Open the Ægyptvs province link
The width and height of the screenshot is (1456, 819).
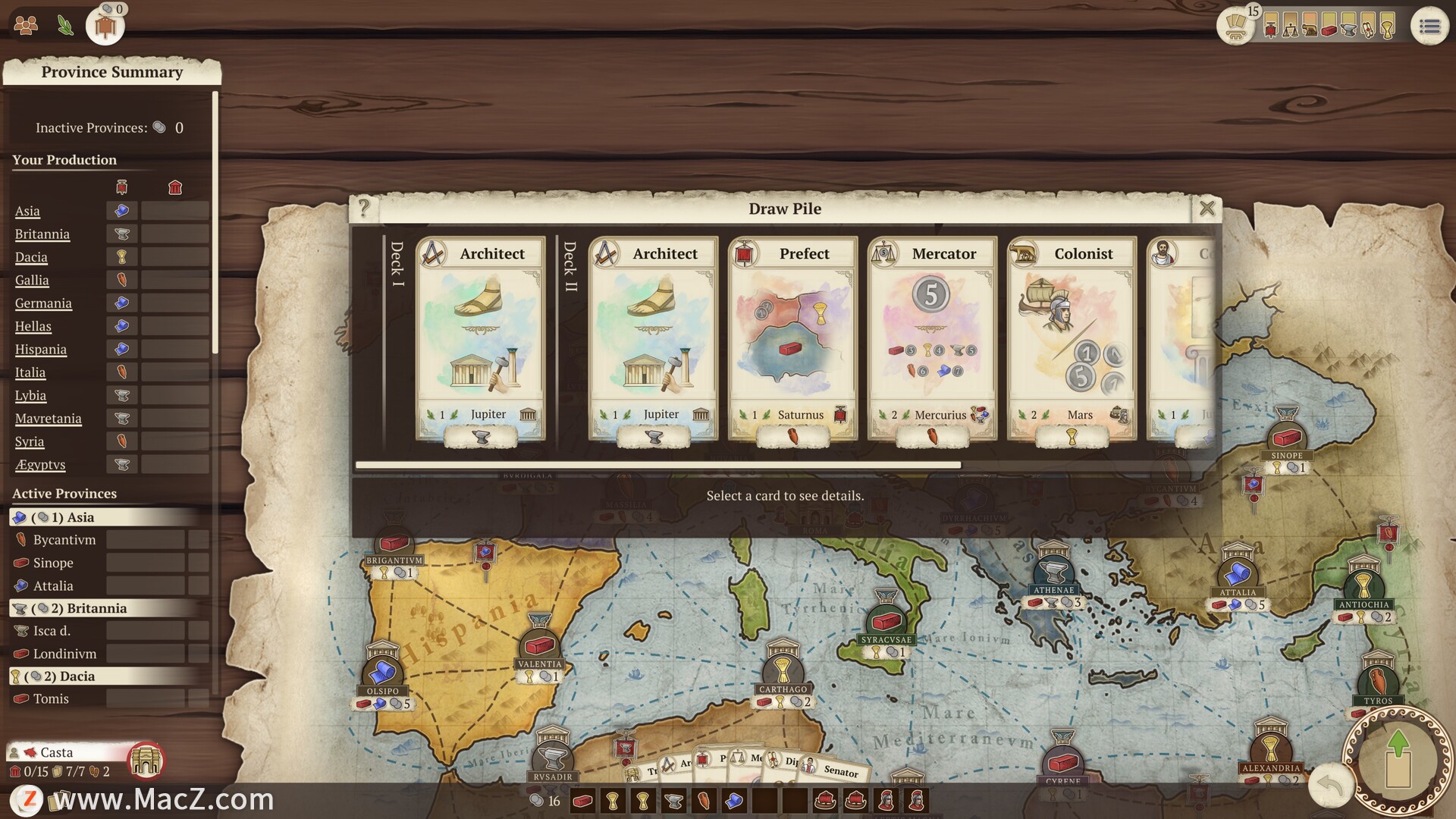click(x=40, y=465)
